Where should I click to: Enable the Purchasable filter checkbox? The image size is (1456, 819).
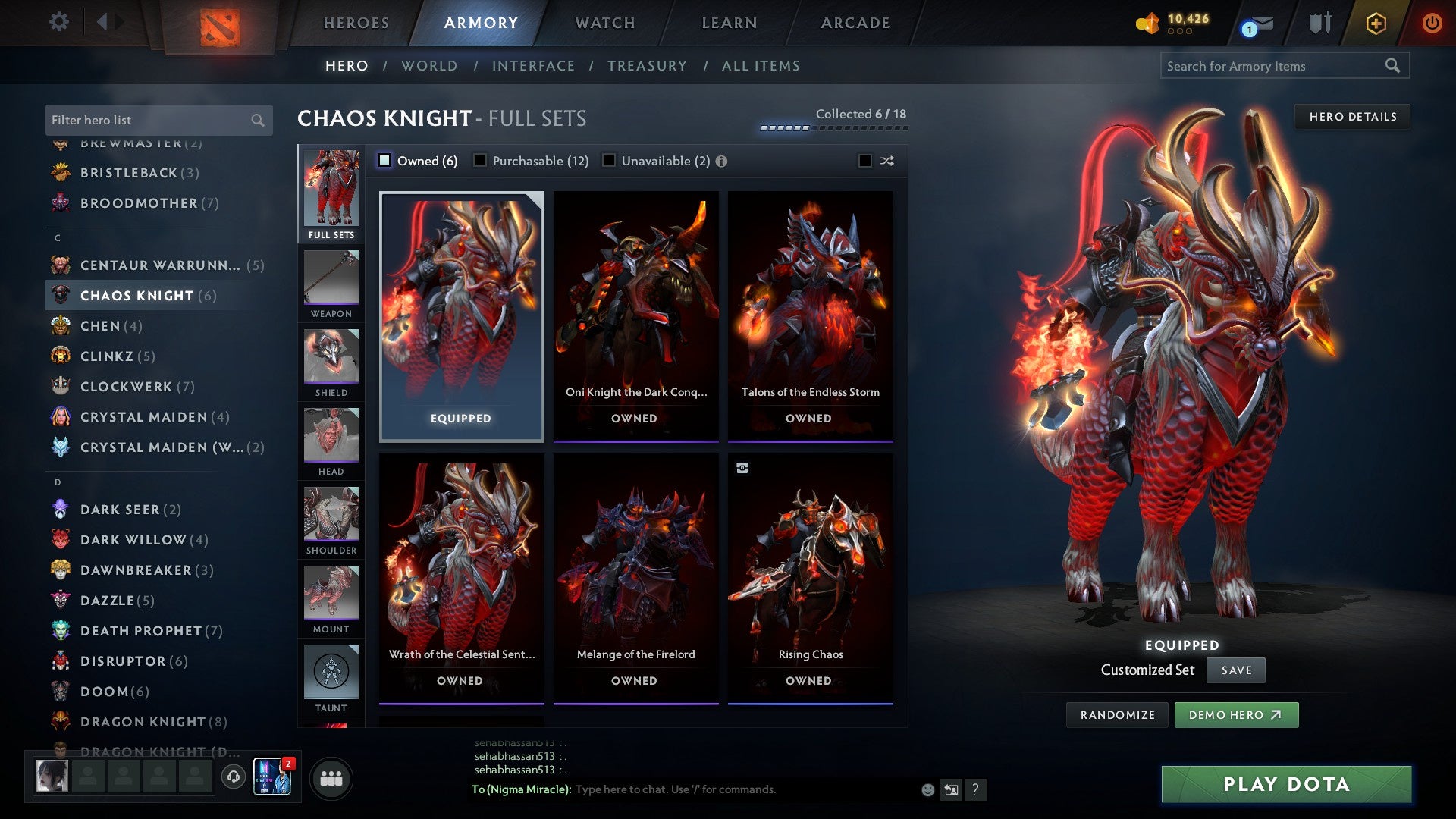click(481, 161)
